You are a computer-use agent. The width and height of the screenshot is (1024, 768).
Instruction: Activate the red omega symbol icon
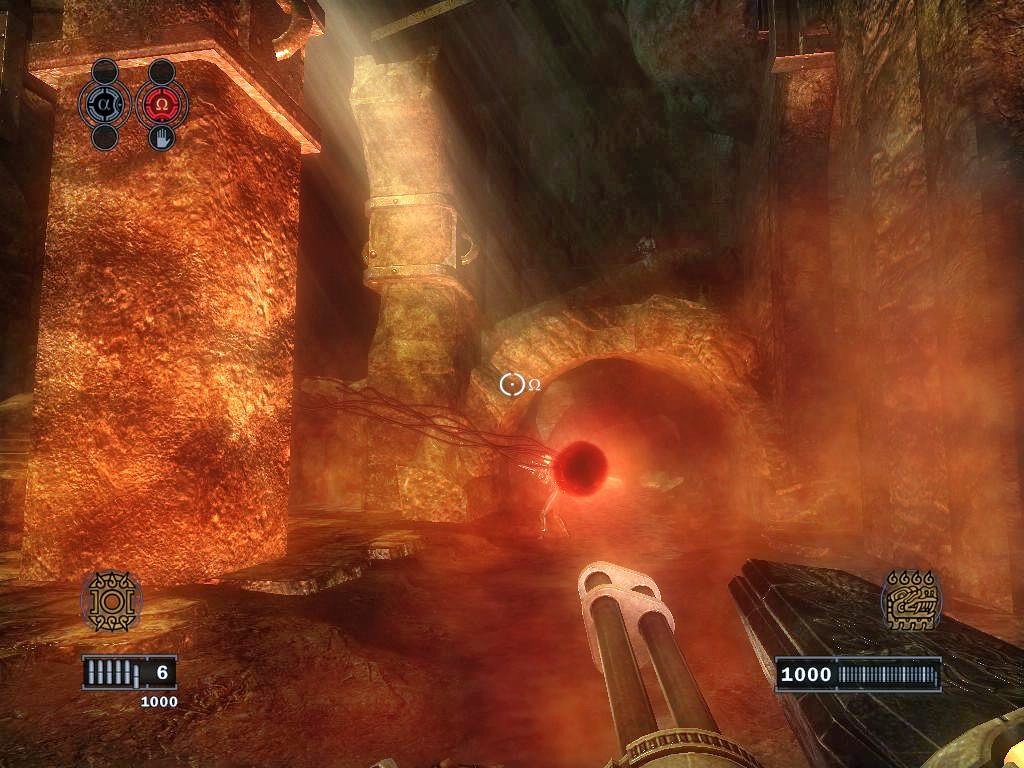[x=160, y=103]
